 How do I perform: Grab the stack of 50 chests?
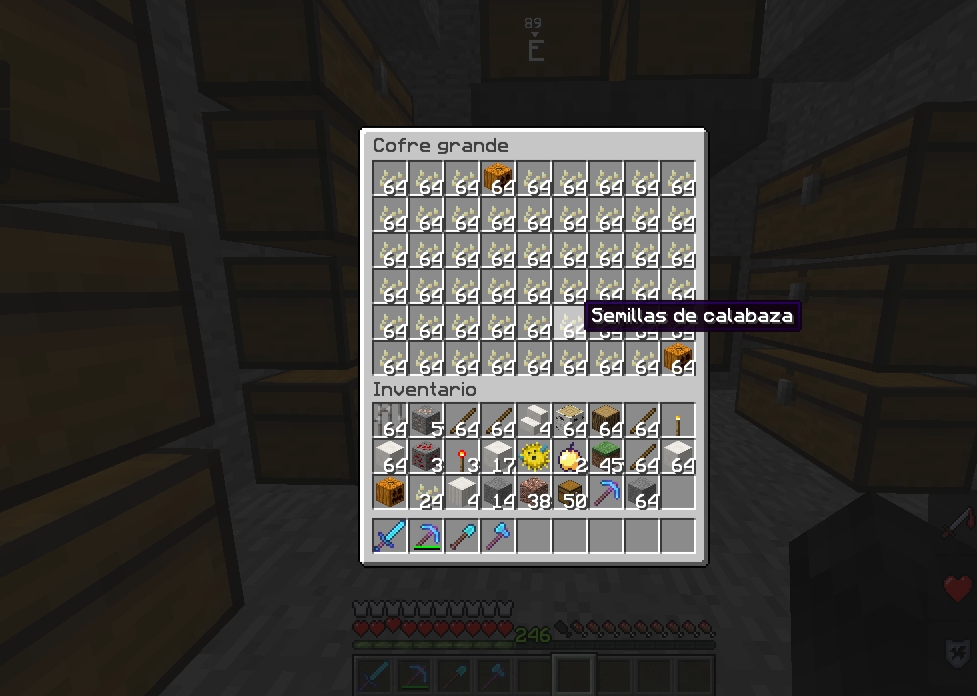(570, 493)
